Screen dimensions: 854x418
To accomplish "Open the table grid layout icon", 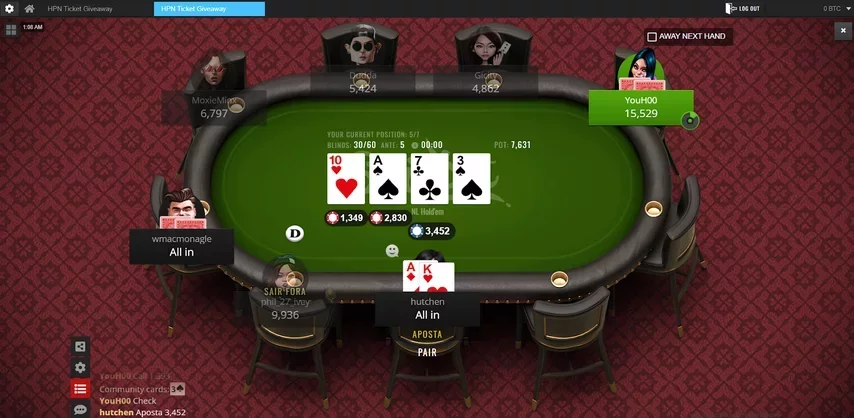I will [x=11, y=30].
